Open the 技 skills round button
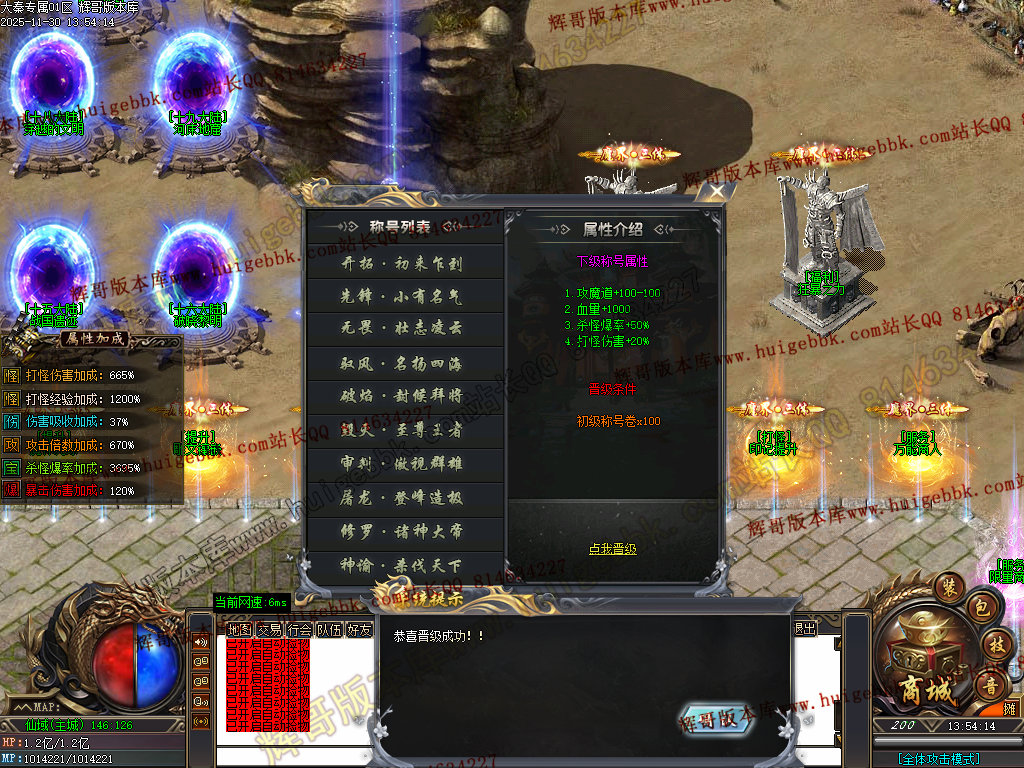1024x768 pixels. pyautogui.click(x=995, y=645)
